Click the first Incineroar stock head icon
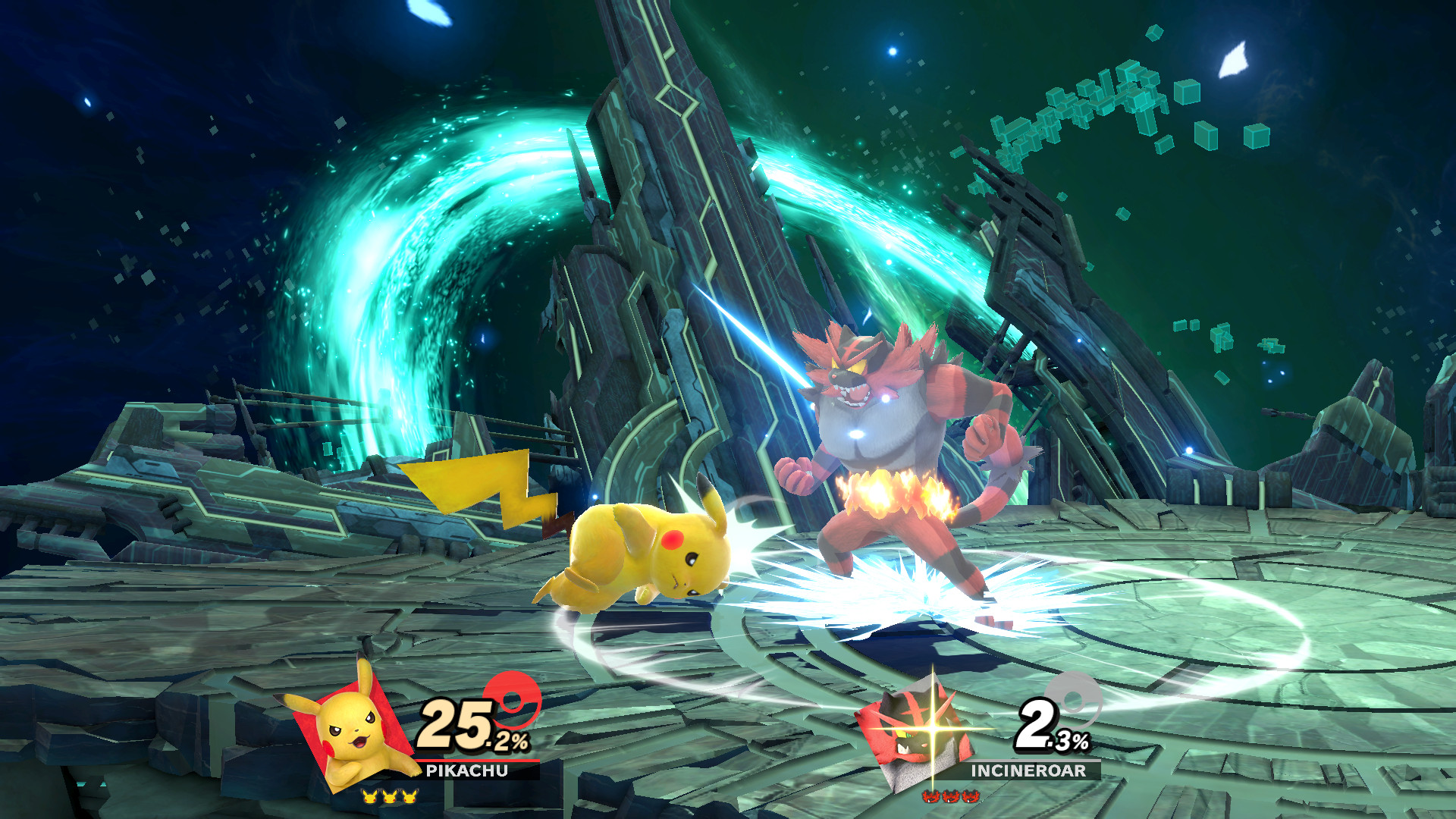 (x=930, y=797)
